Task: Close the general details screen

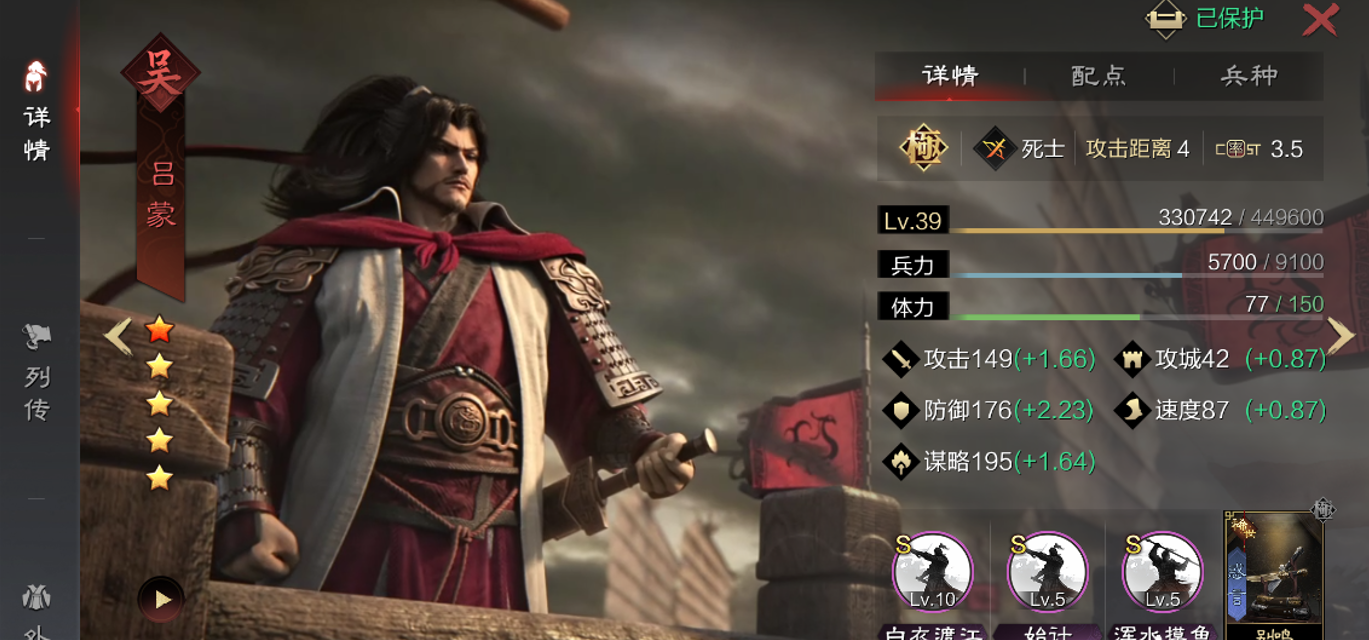Action: click(1320, 20)
